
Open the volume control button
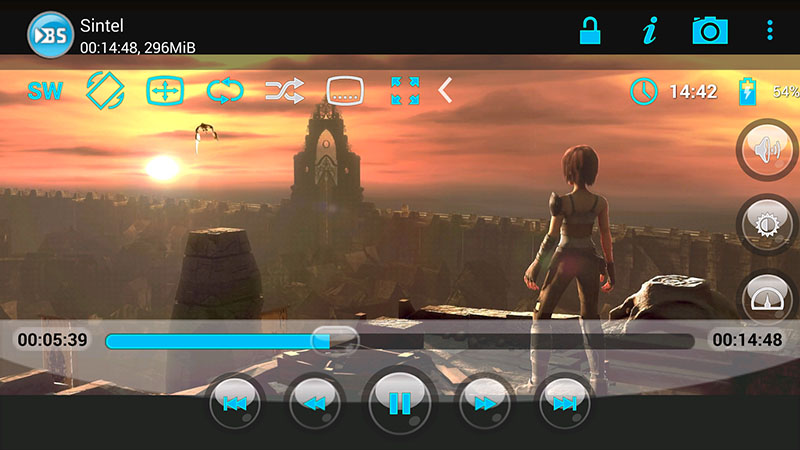(767, 151)
